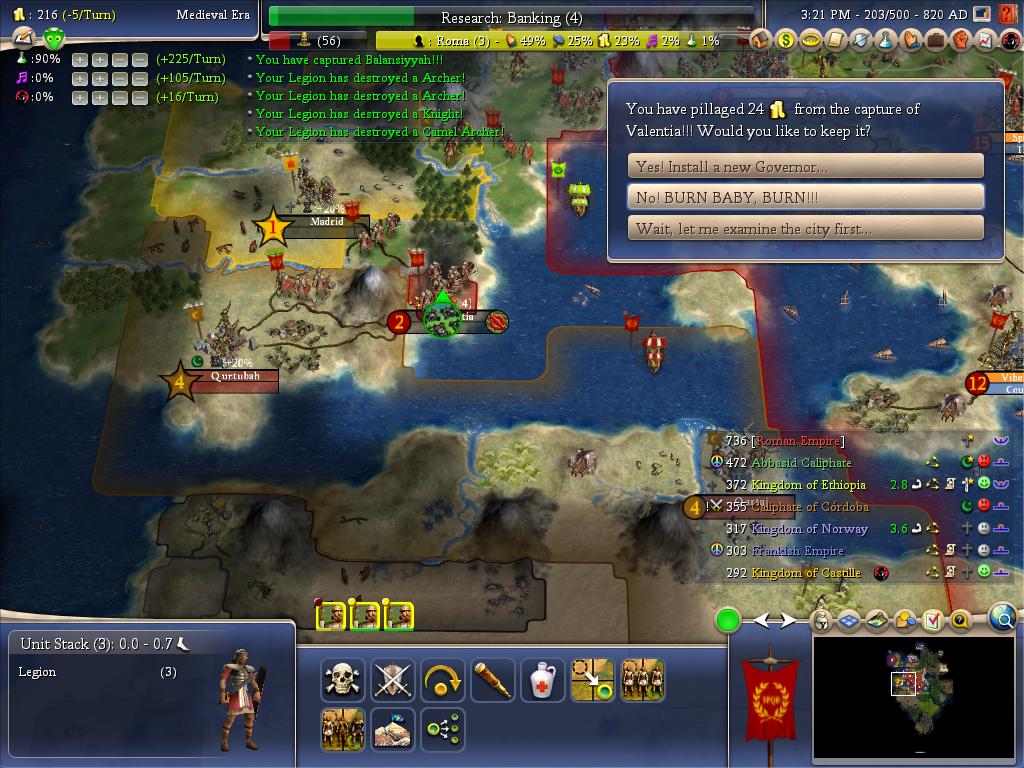Open the Espionage Advisor spy icon

(x=1010, y=40)
